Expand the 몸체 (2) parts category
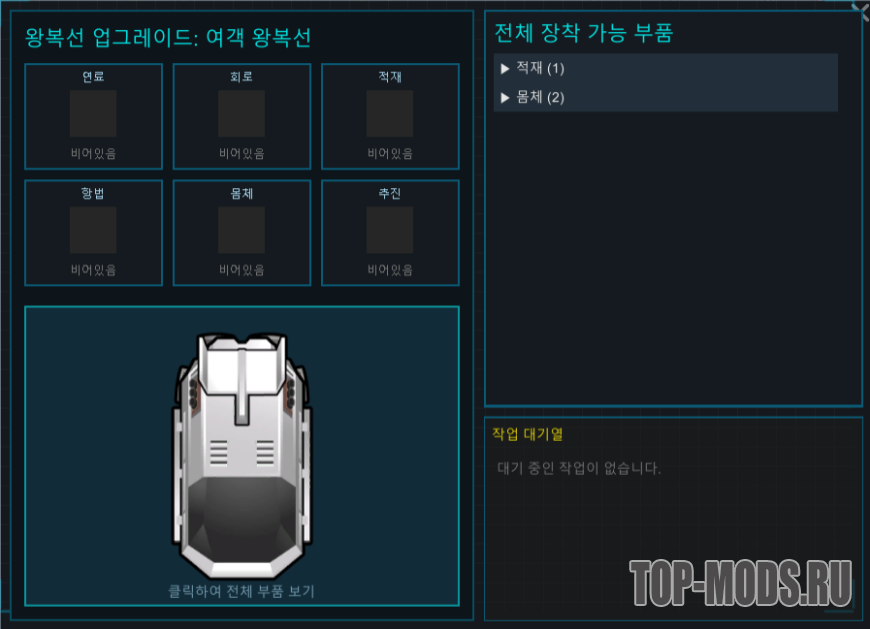 click(540, 97)
